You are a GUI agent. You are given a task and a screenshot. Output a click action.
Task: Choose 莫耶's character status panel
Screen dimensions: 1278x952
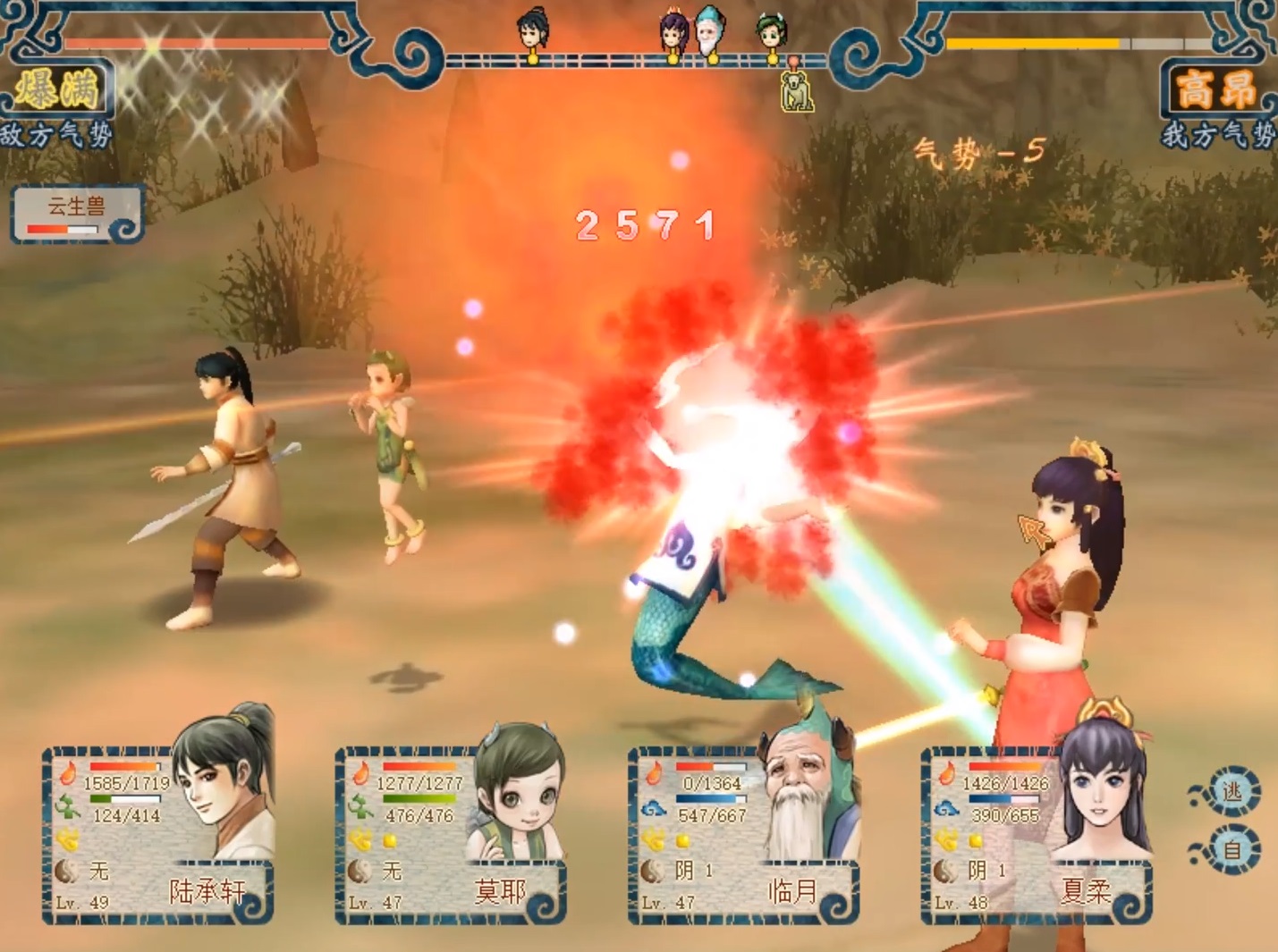point(451,833)
